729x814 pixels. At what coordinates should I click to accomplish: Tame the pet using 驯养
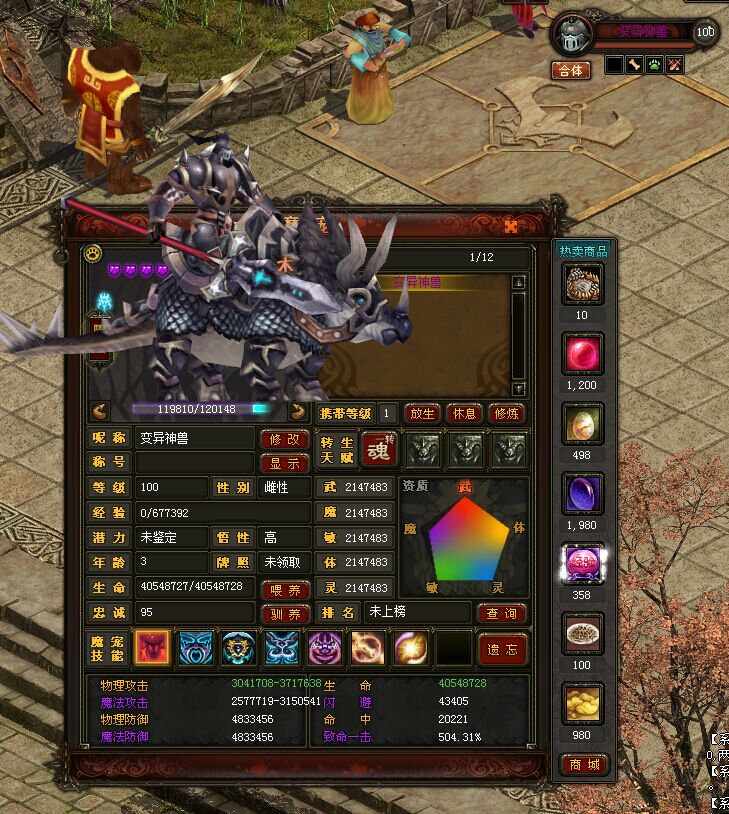[x=284, y=614]
